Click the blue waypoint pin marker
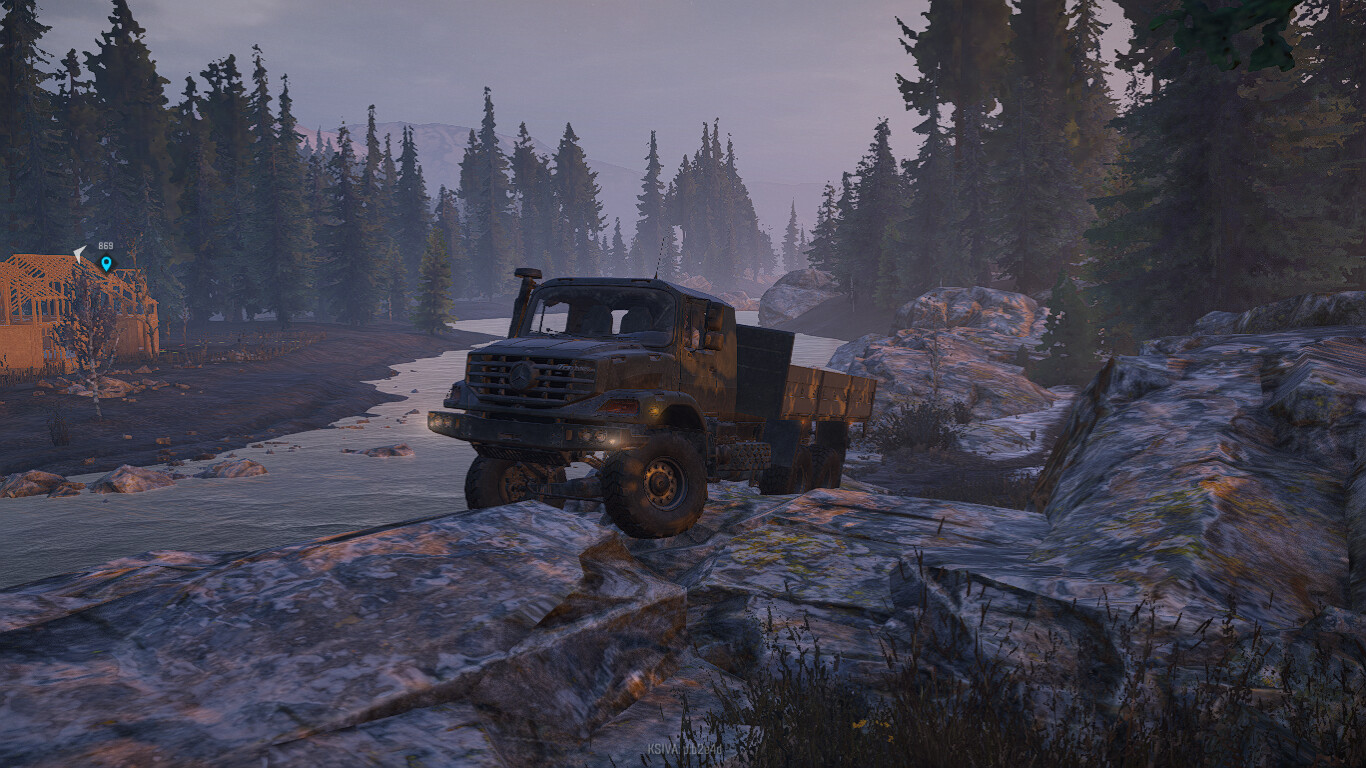This screenshot has width=1366, height=768. [x=106, y=264]
